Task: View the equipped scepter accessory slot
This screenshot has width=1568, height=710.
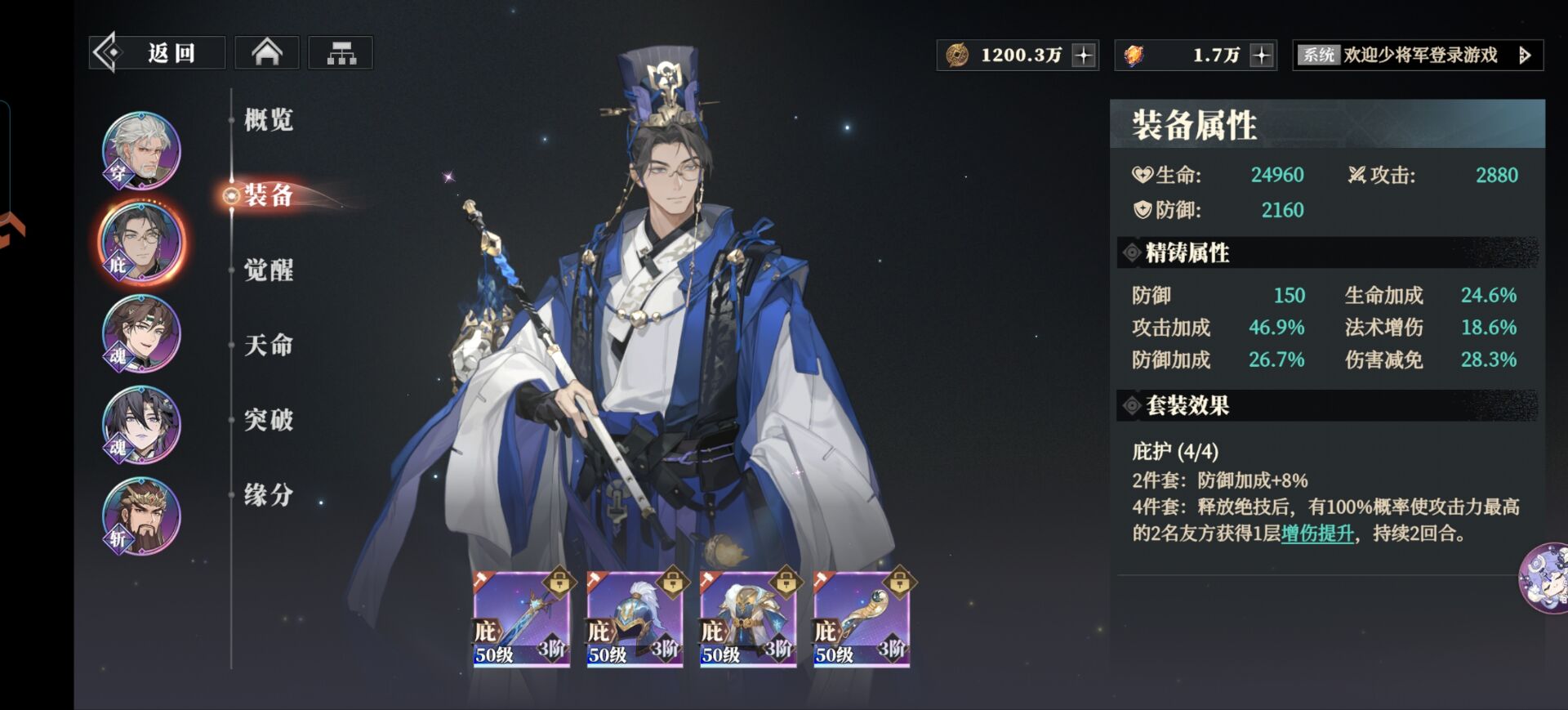Action: click(x=862, y=618)
